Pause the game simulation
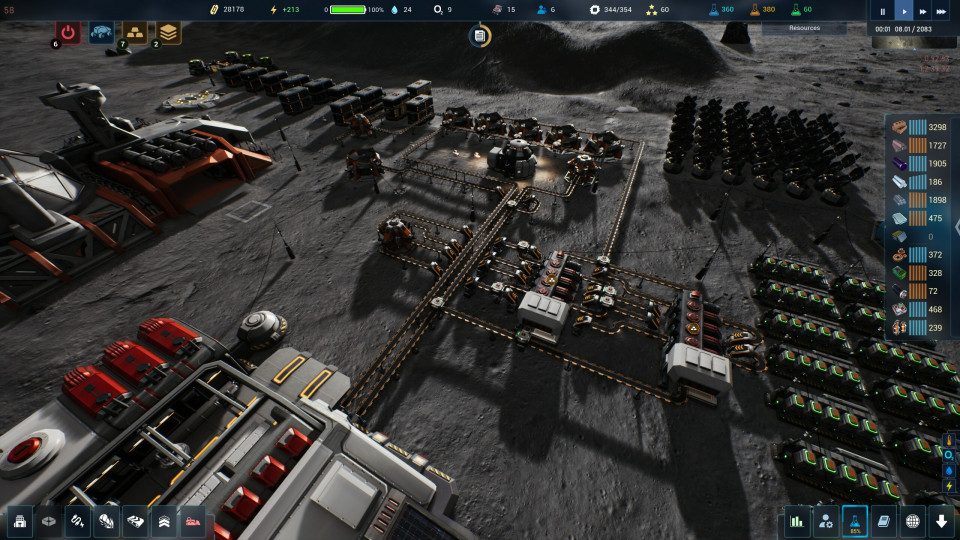Viewport: 960px width, 540px height. [x=882, y=12]
